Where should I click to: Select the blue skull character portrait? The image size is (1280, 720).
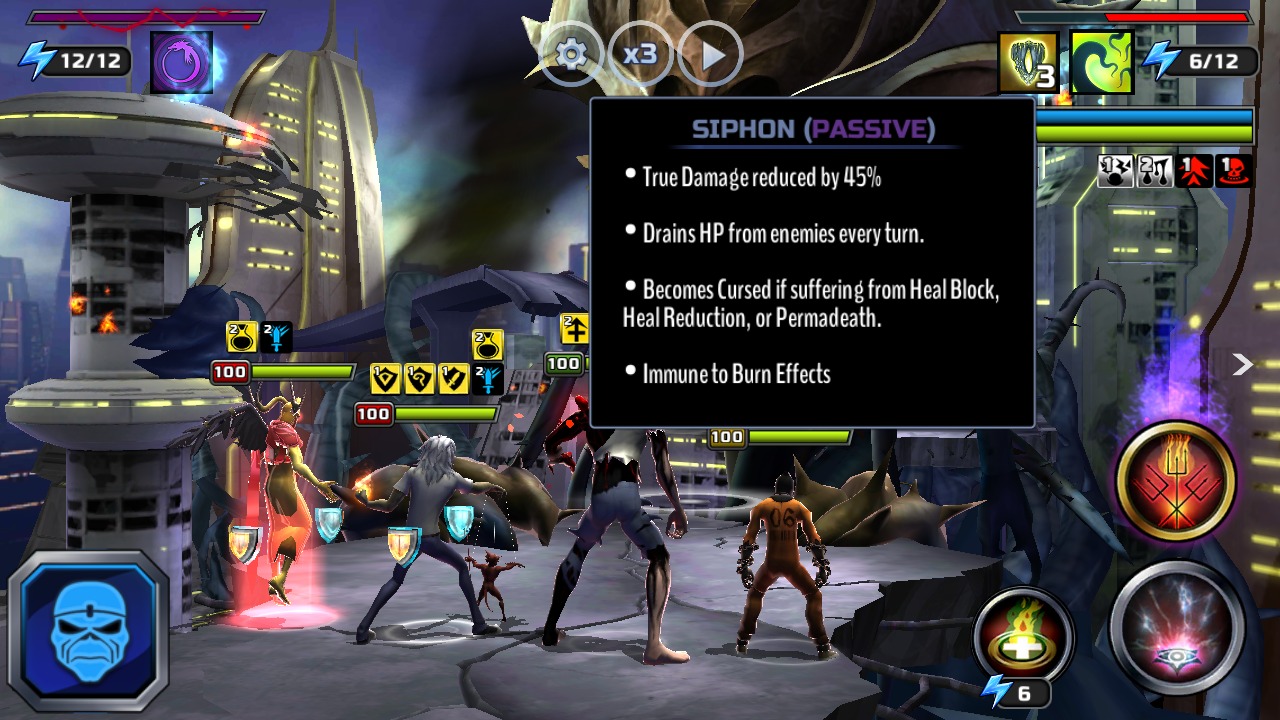[89, 629]
